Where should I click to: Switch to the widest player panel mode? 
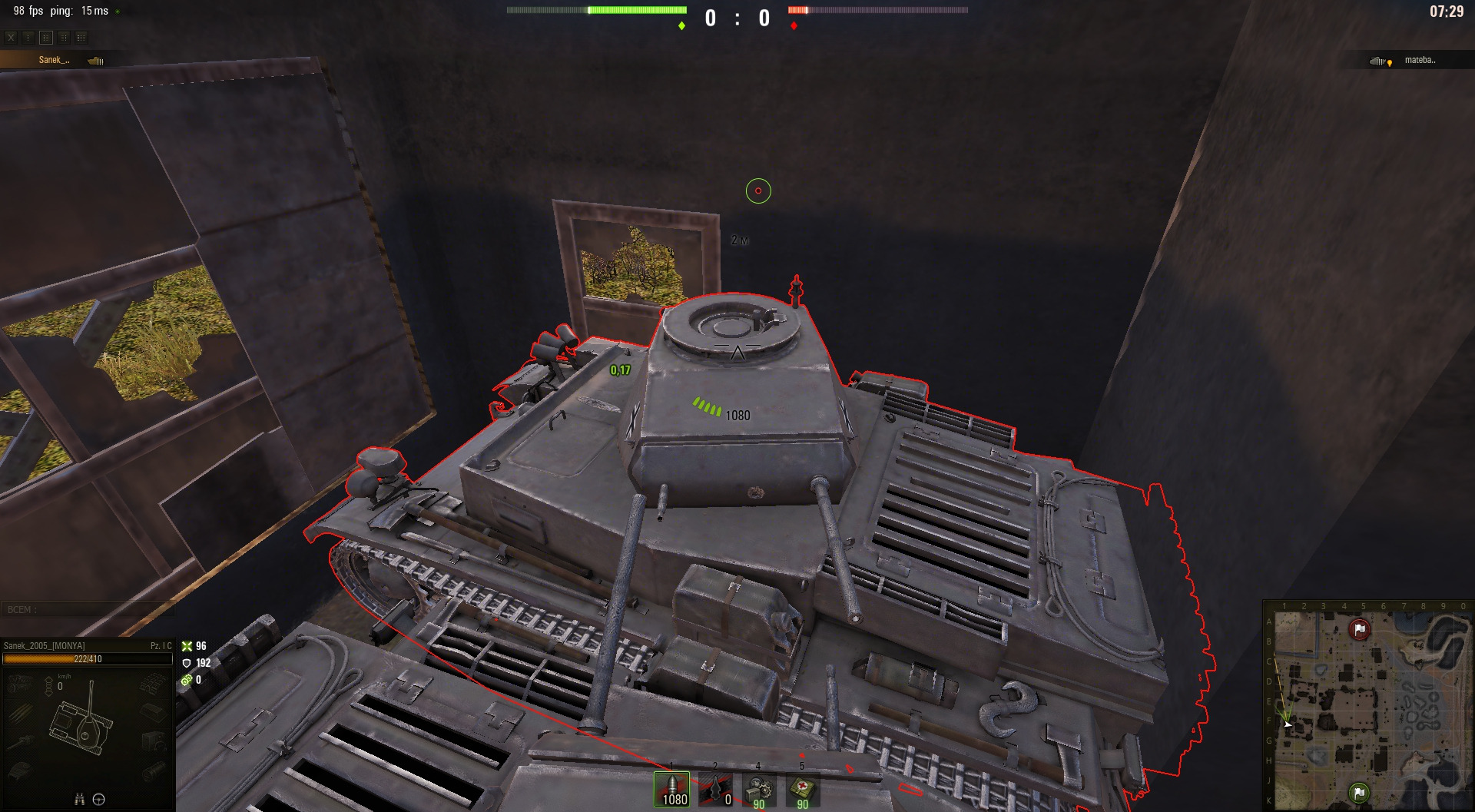pyautogui.click(x=81, y=37)
